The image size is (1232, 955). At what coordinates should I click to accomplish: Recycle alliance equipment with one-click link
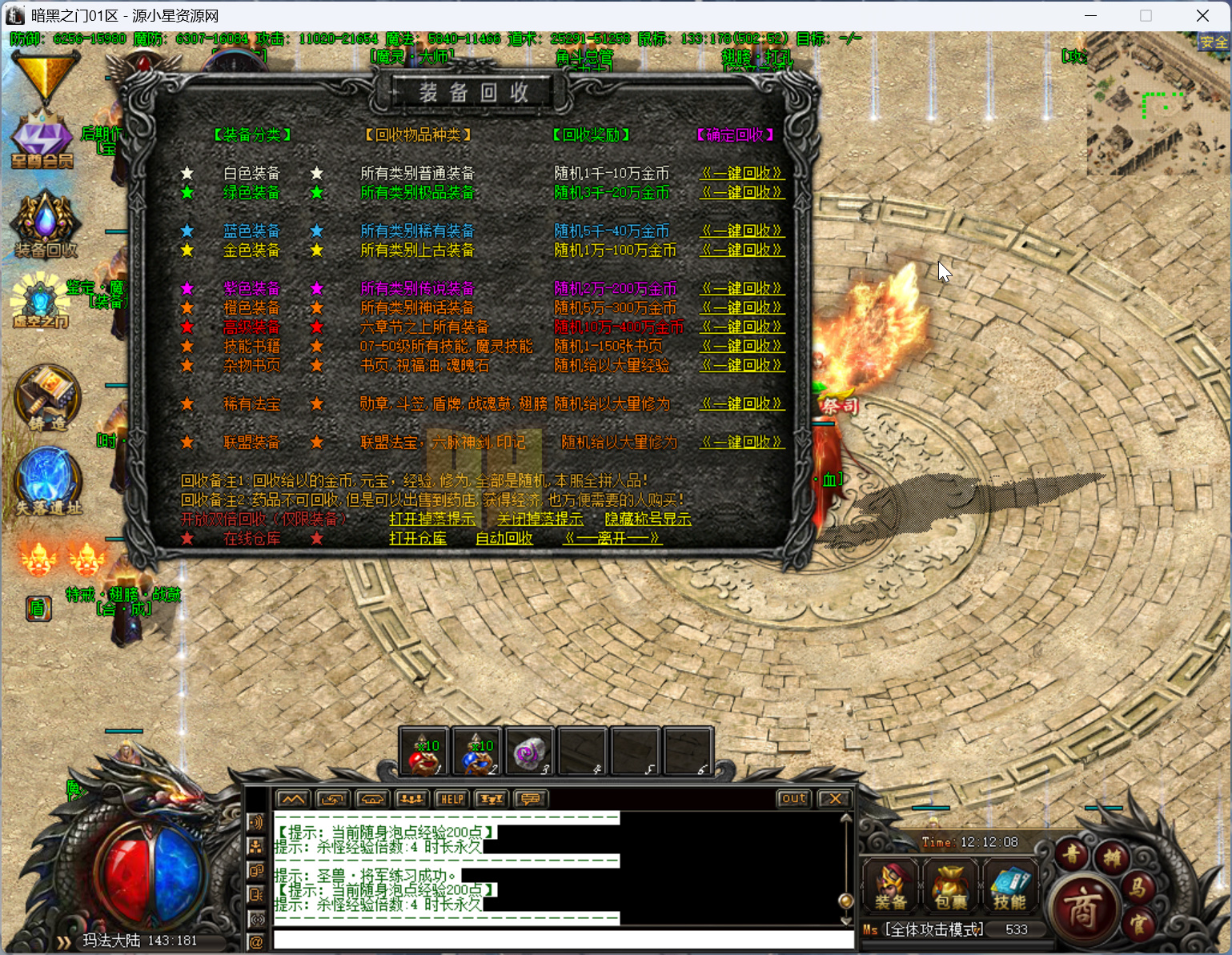tap(741, 442)
